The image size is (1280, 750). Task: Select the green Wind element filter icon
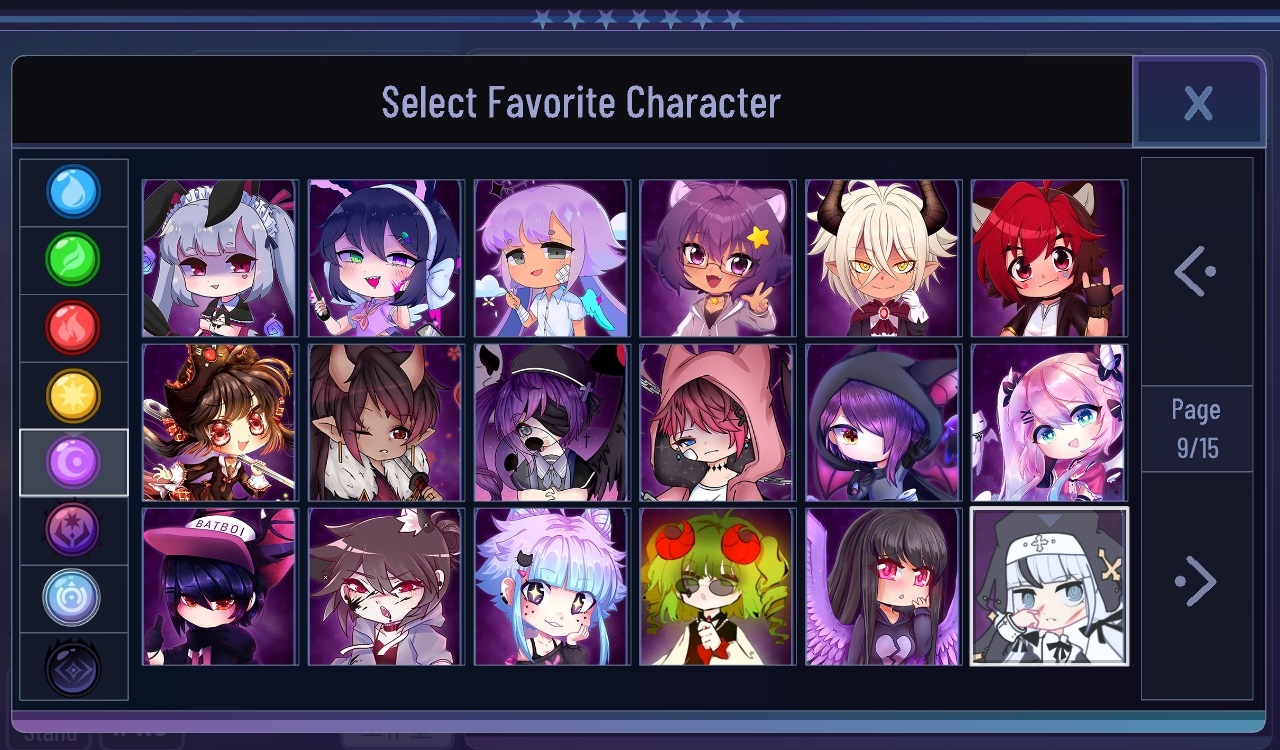tap(73, 259)
